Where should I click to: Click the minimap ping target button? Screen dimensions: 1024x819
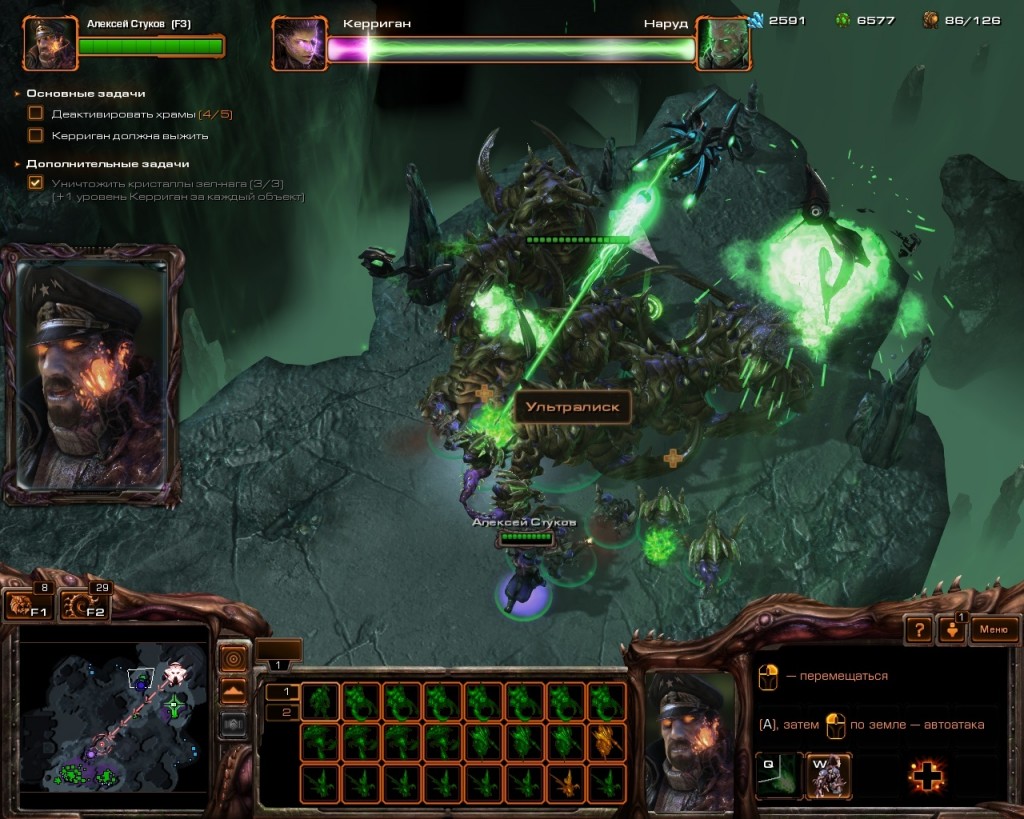(234, 659)
